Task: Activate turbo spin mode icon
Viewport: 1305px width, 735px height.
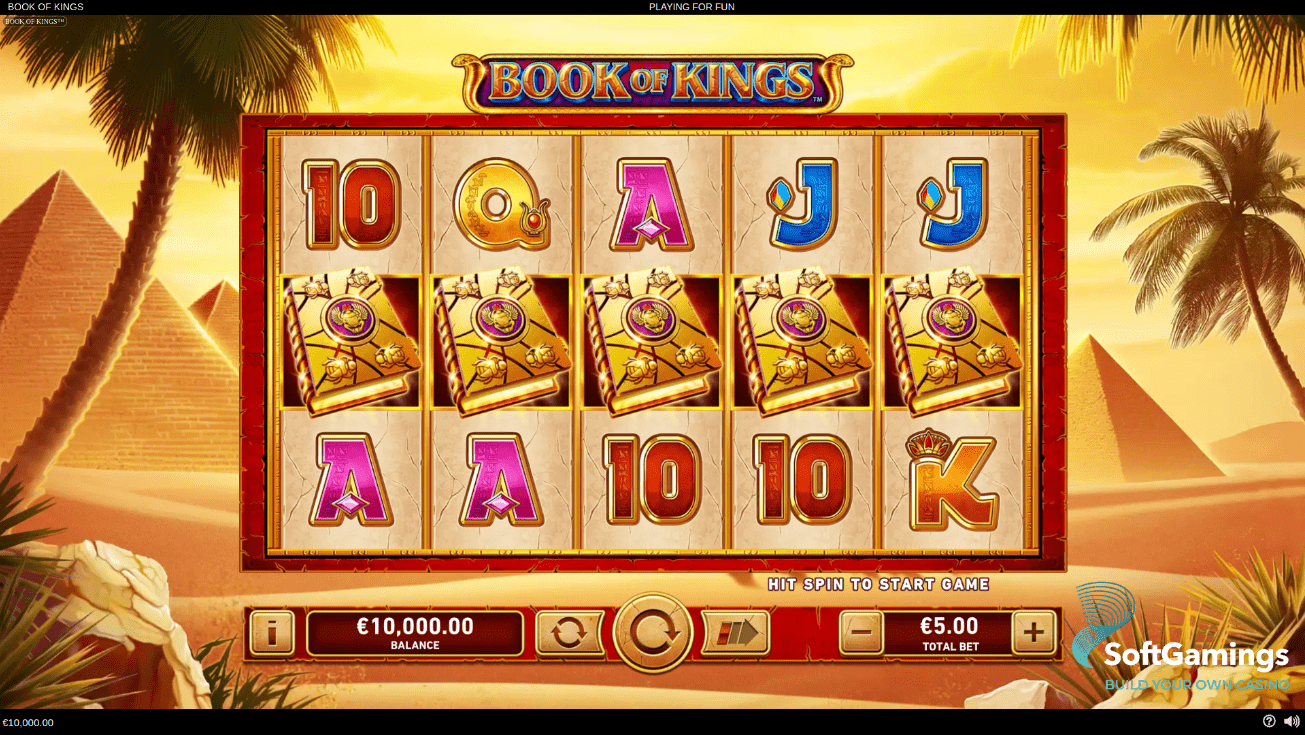Action: [736, 632]
